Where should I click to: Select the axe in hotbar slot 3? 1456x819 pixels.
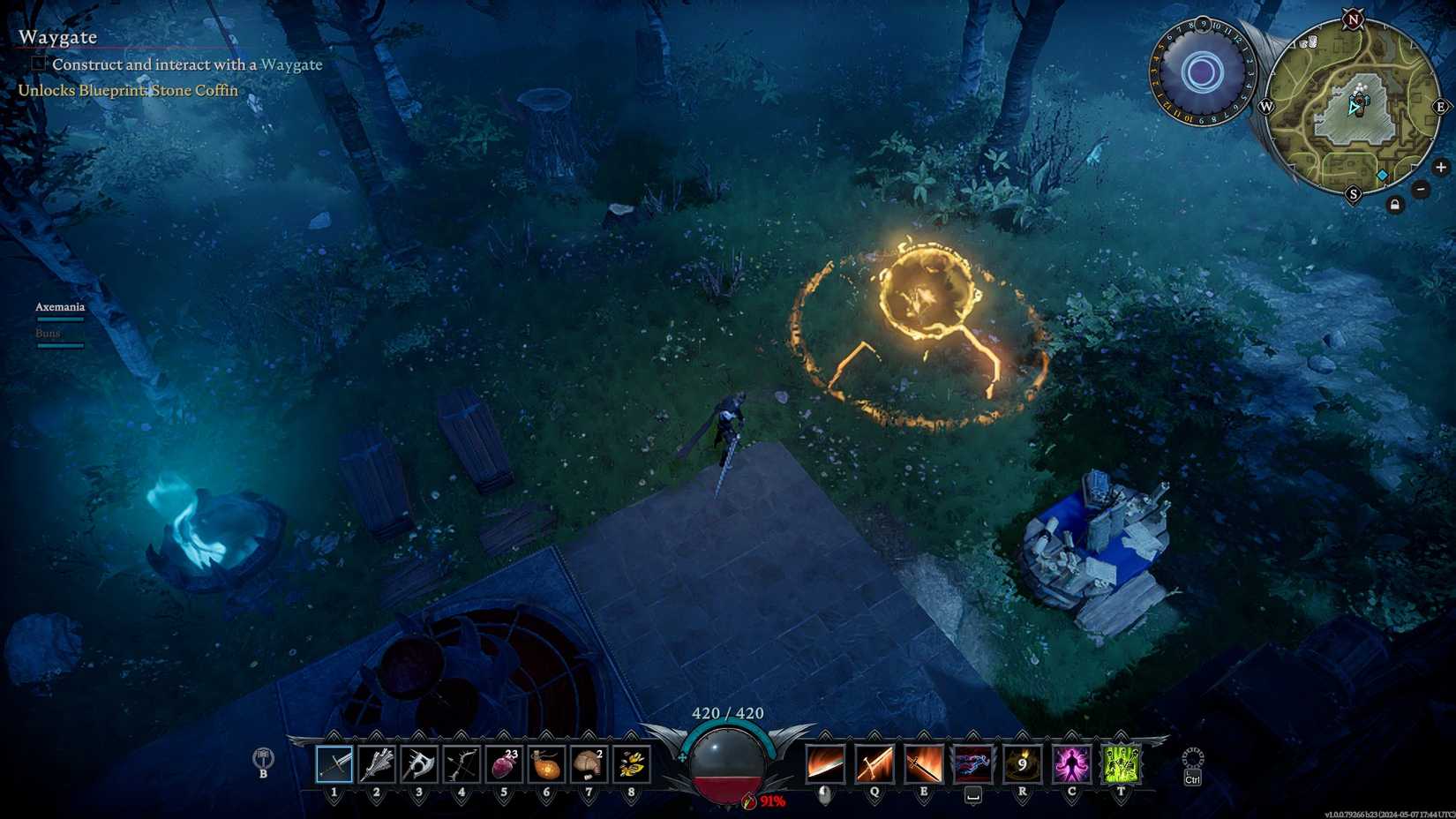(x=418, y=763)
